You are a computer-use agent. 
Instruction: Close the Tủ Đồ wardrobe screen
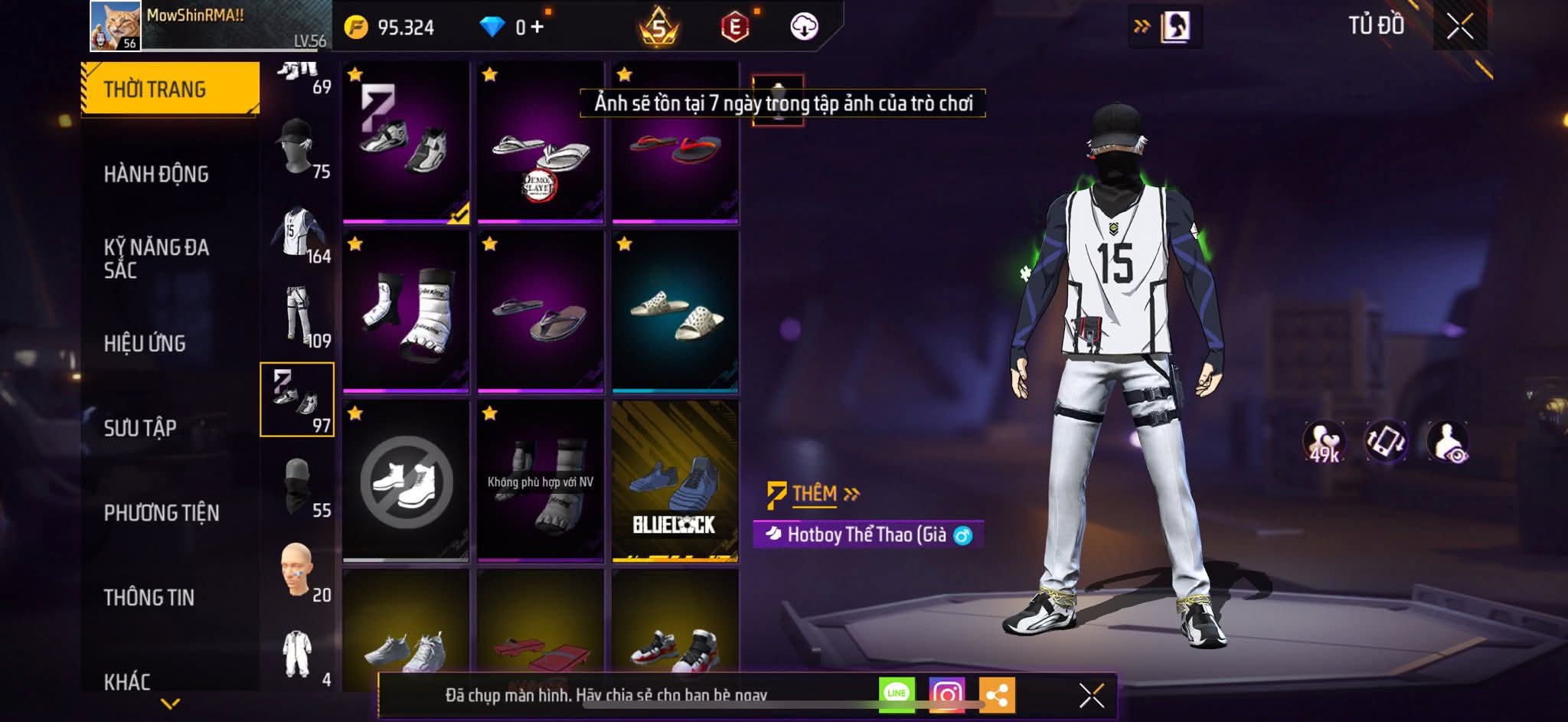(1459, 27)
